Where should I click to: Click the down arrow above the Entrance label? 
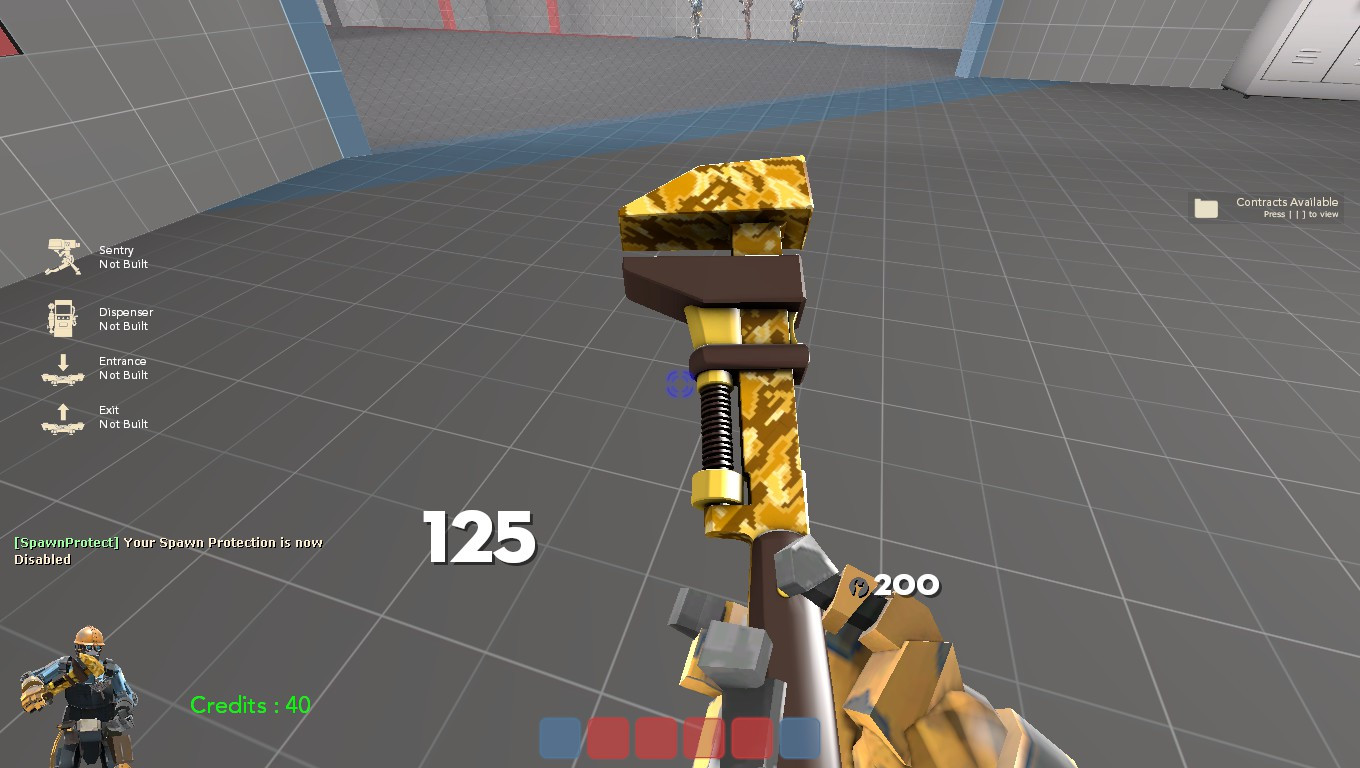coord(62,360)
